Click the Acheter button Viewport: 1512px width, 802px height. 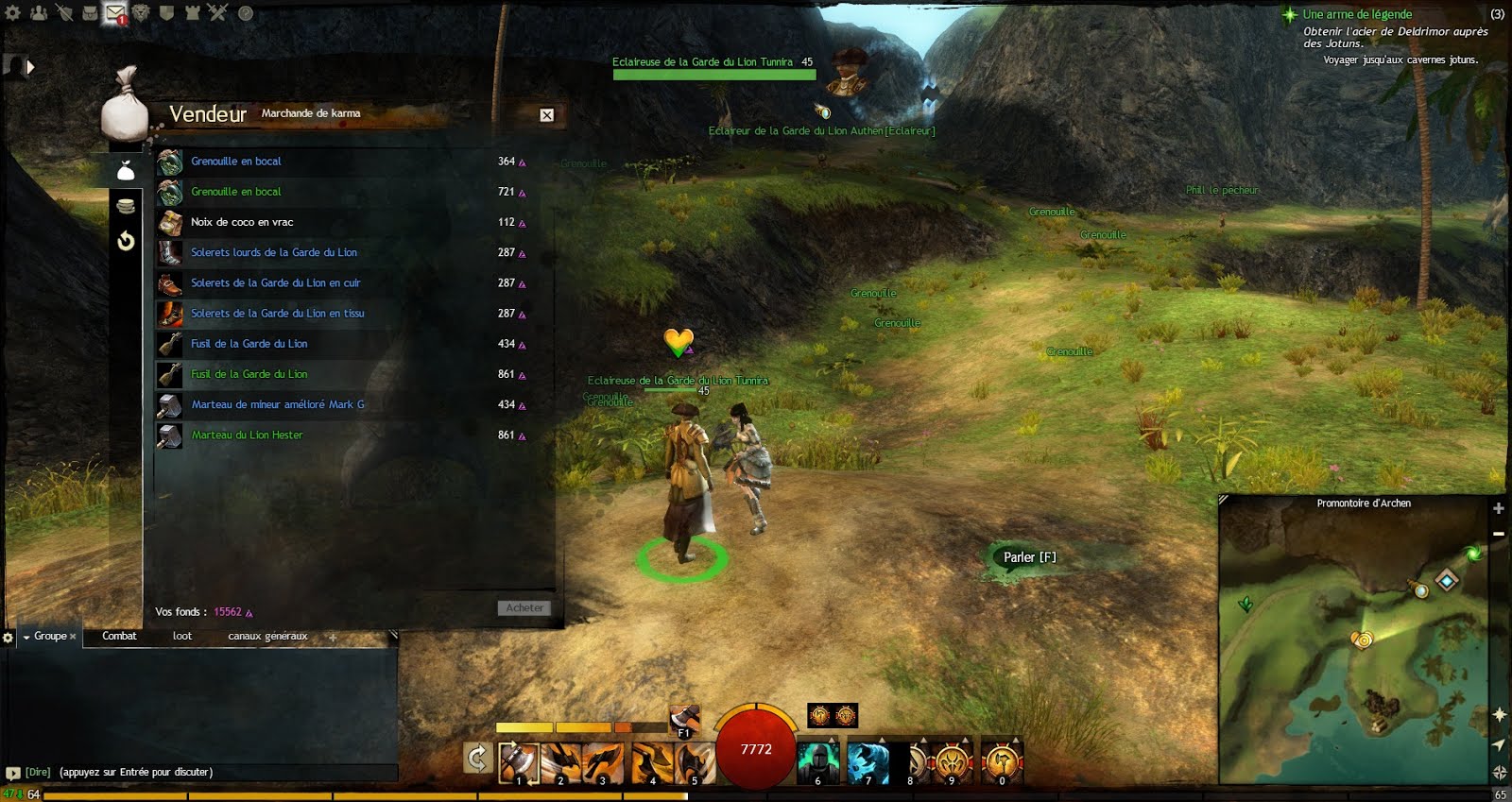(524, 607)
